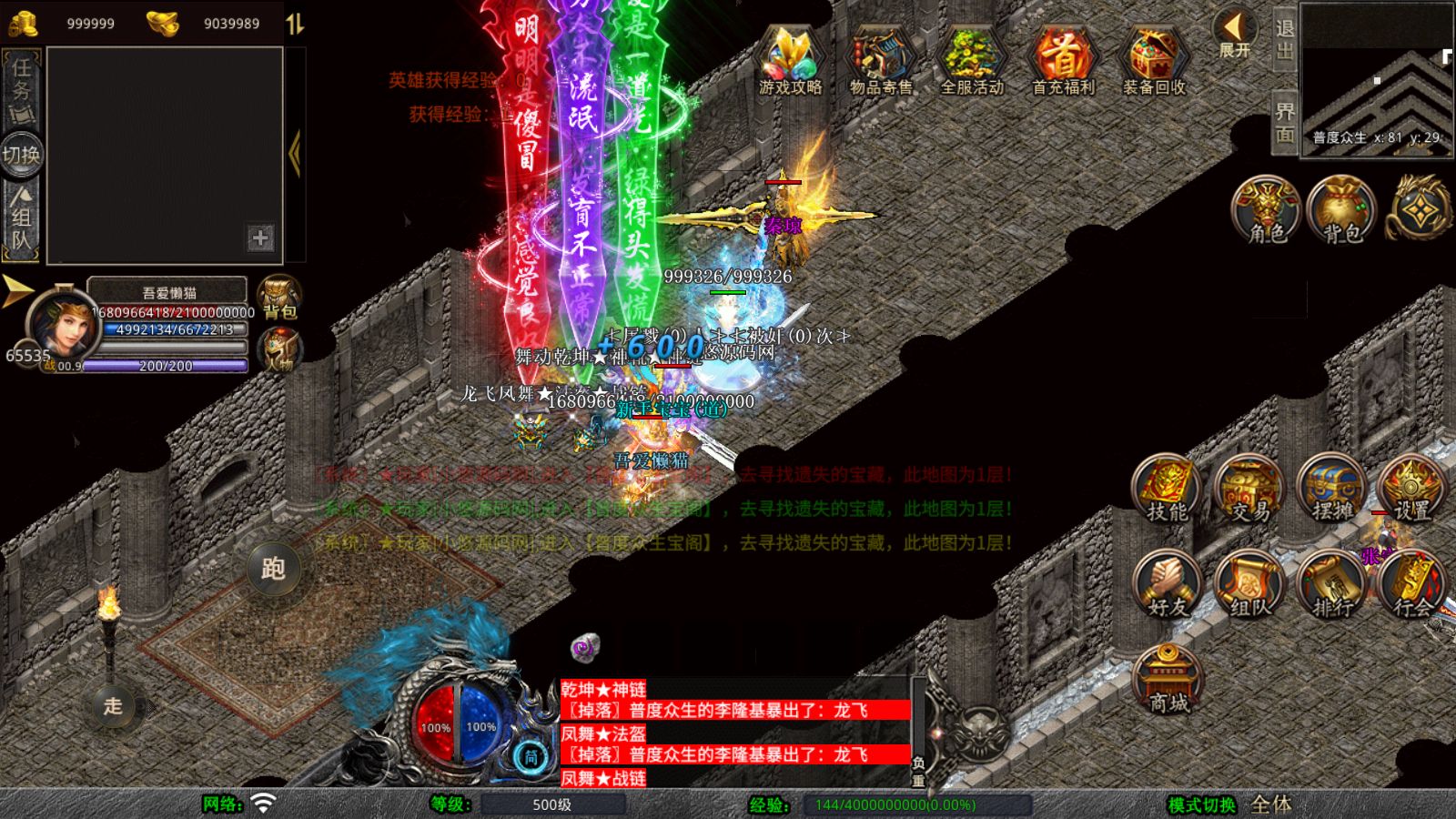Screen dimensions: 1456x819
Task: Open the 游戏攻略 game guide icon
Action: pos(790,60)
